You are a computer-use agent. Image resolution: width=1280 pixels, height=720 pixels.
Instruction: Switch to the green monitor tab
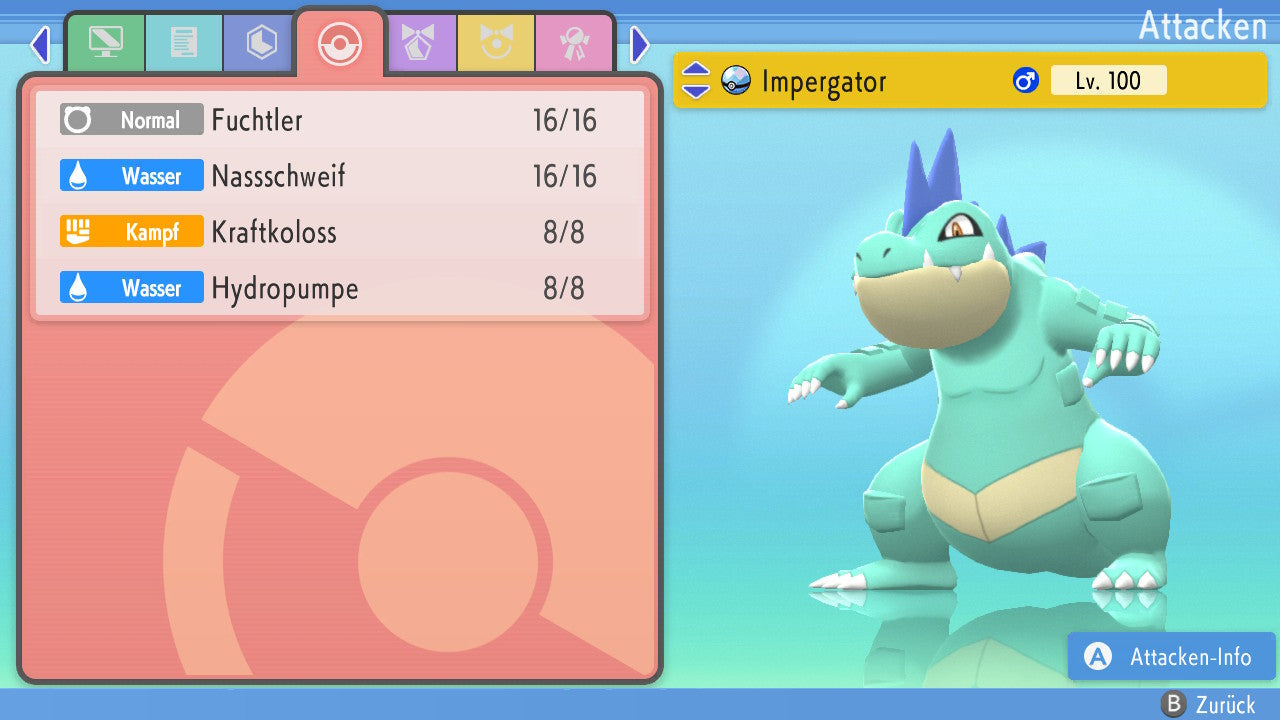tap(105, 43)
